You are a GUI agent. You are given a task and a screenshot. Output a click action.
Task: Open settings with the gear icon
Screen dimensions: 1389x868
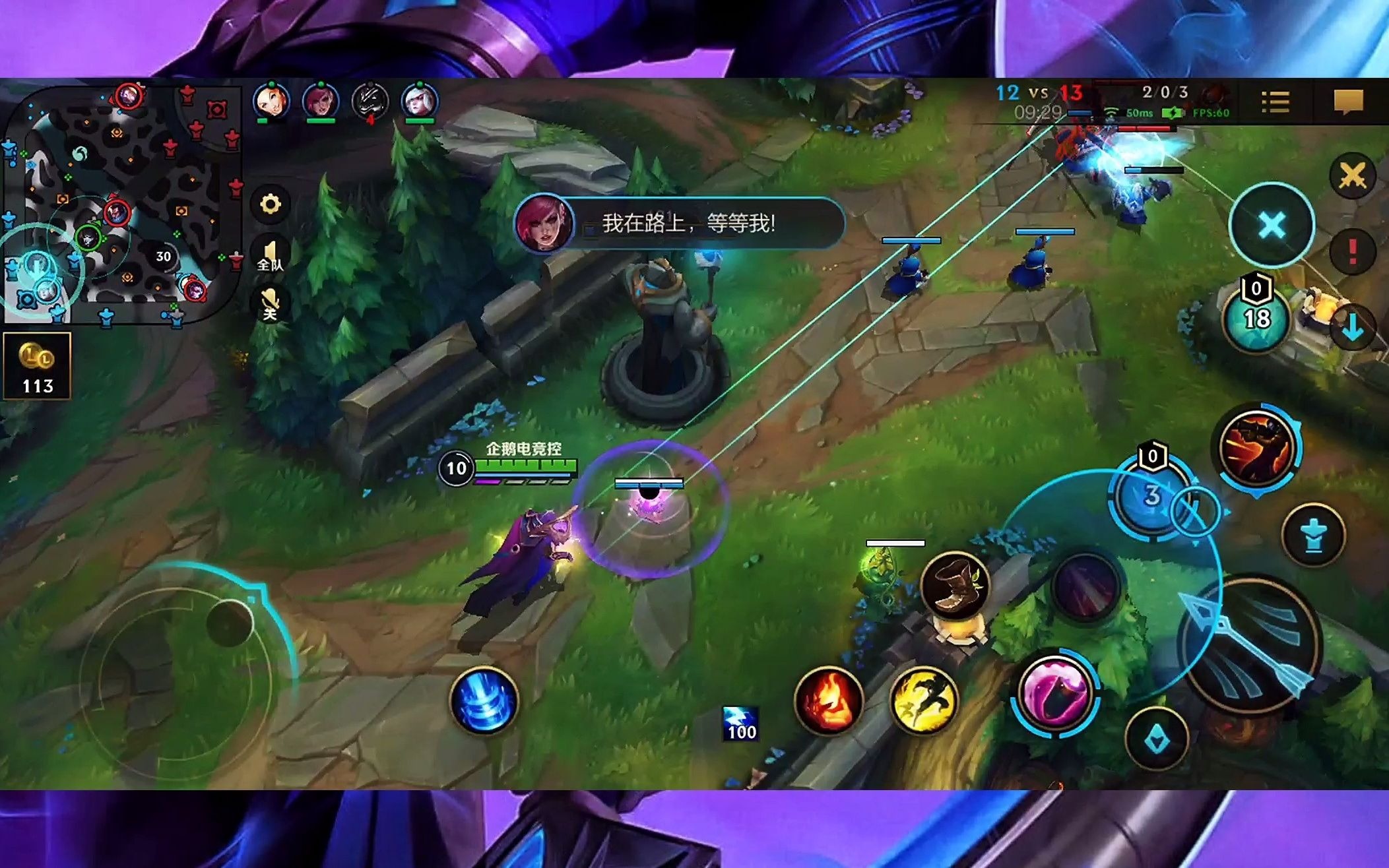(x=270, y=204)
